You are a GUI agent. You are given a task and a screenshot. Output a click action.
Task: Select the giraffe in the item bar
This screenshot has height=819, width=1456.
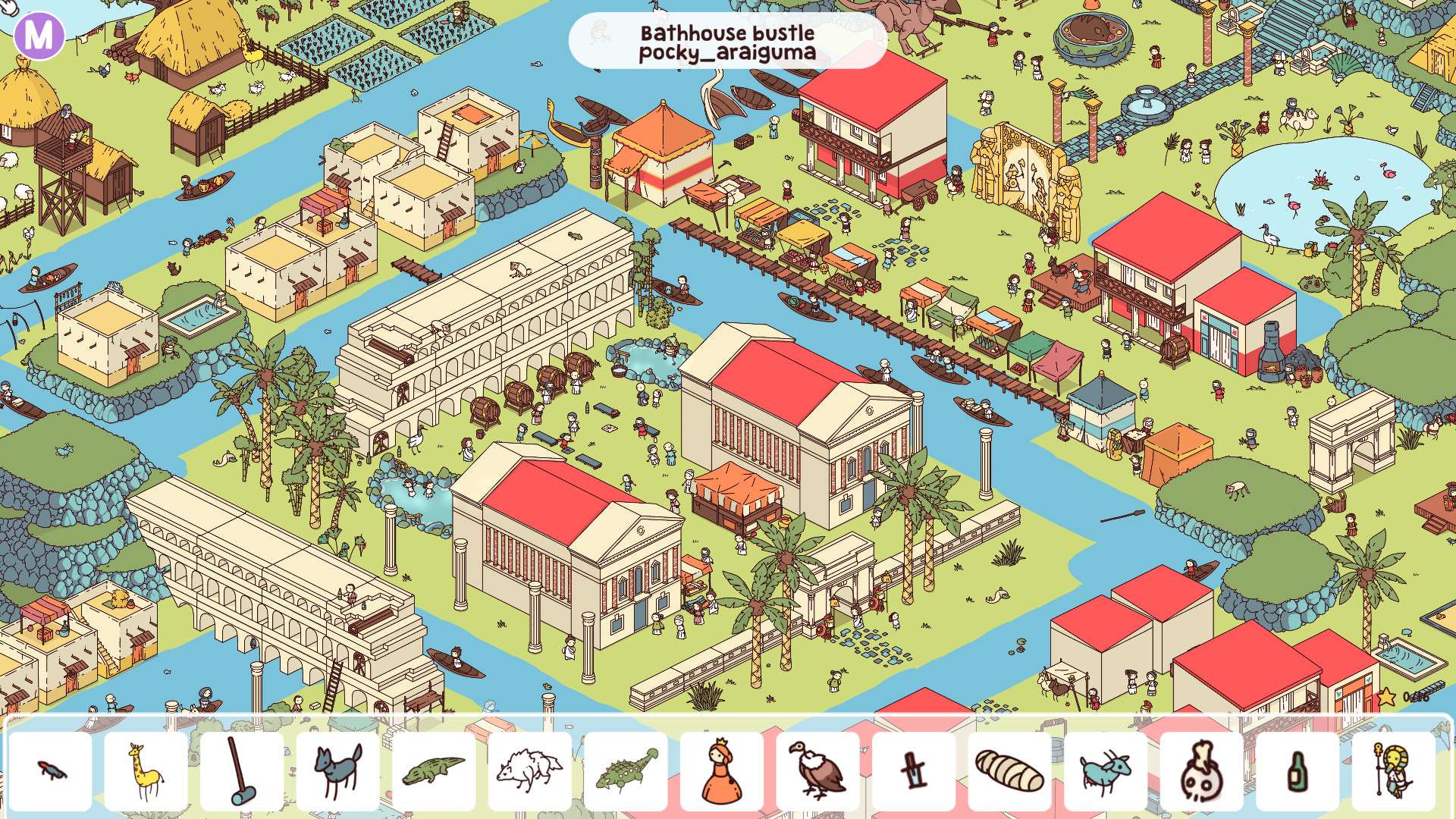(x=146, y=771)
